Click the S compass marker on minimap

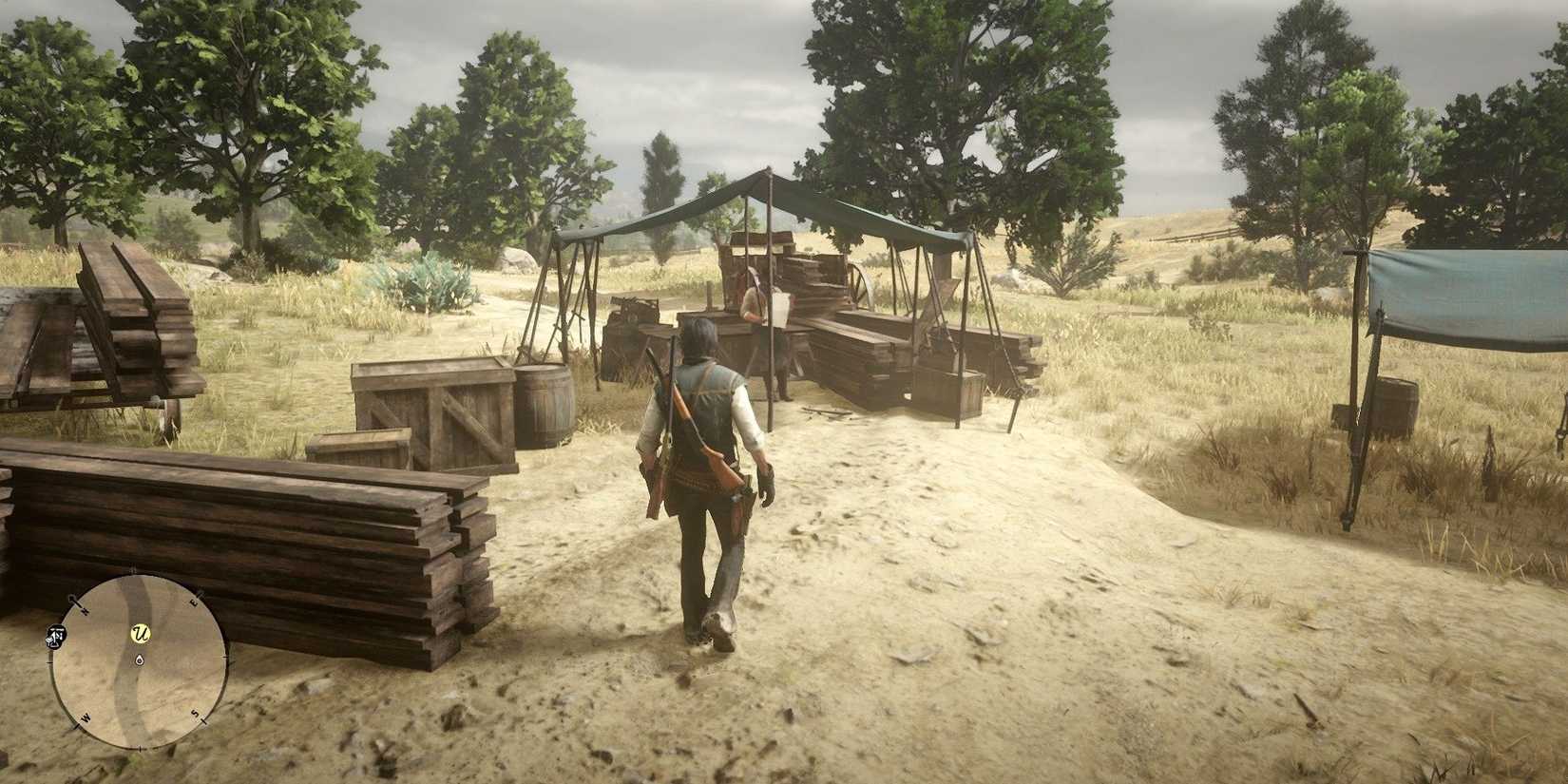coord(195,713)
